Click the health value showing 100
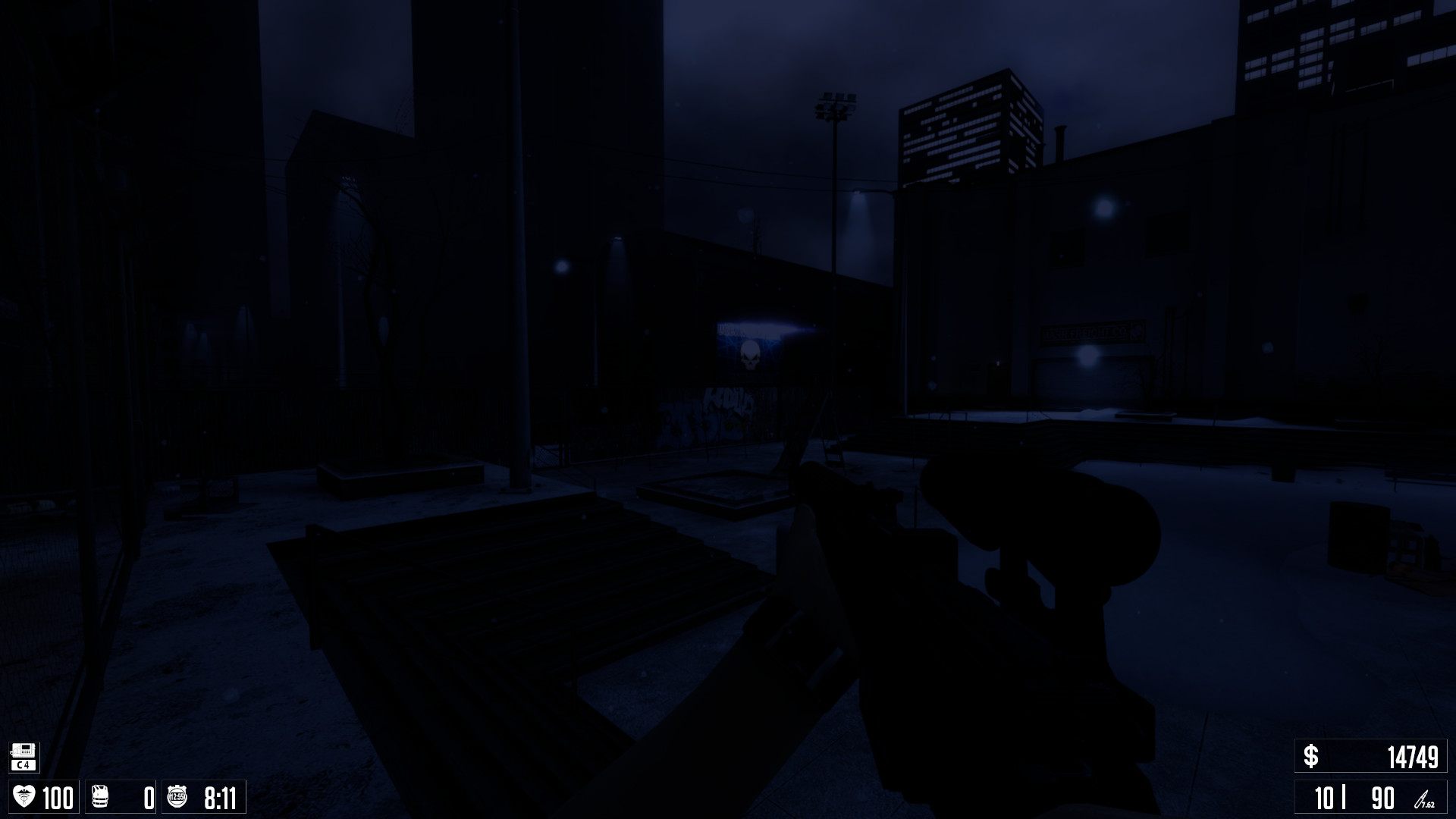This screenshot has width=1456, height=819. point(58,796)
